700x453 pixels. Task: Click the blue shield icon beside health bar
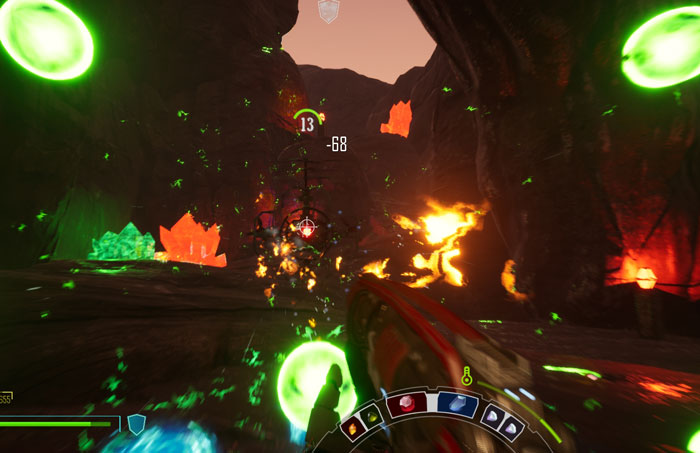point(136,424)
